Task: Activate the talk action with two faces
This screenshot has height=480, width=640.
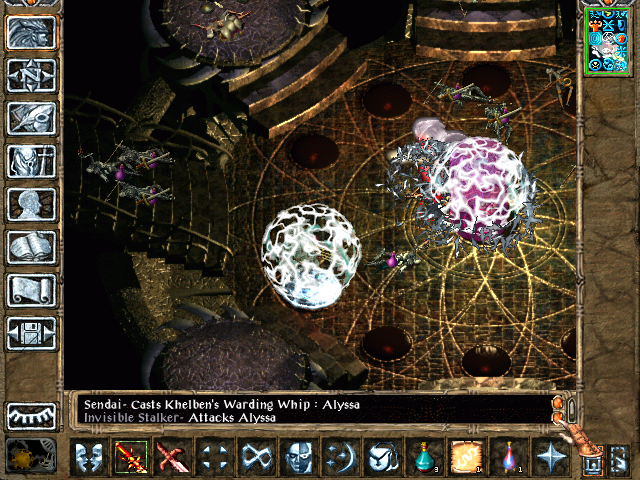Action: (x=89, y=458)
